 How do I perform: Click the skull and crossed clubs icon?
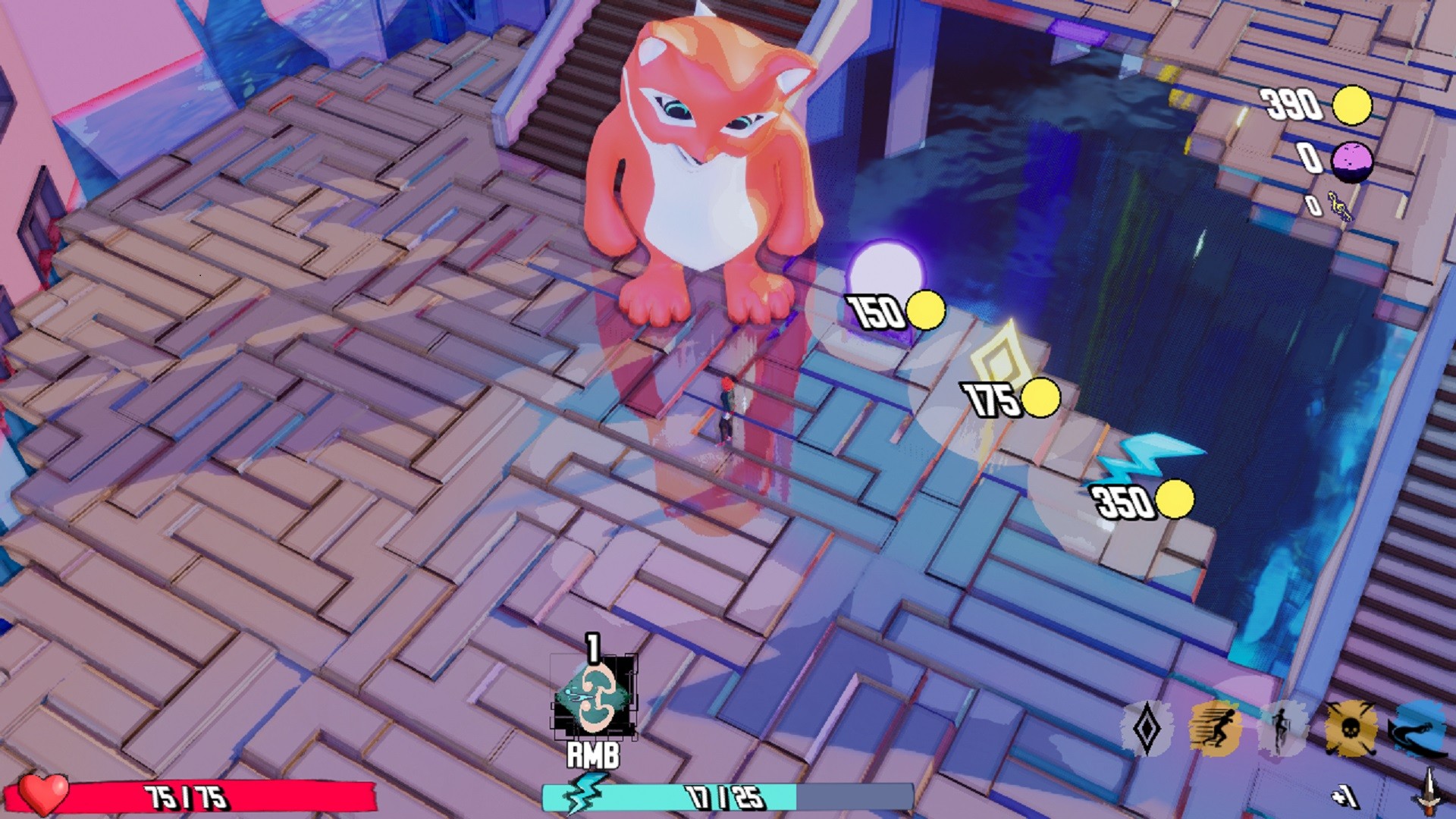pyautogui.click(x=1350, y=729)
